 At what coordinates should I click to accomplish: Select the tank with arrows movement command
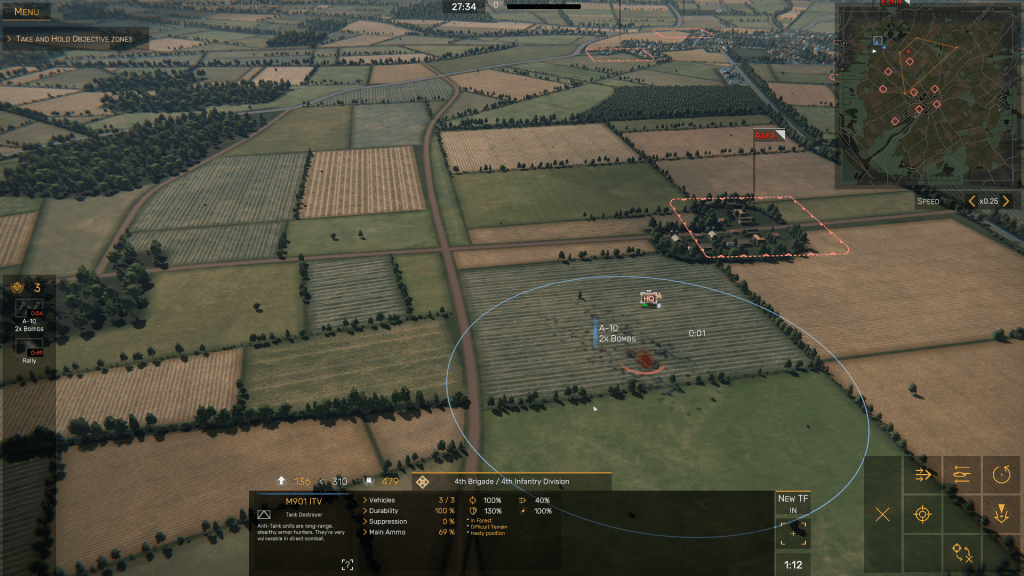962,474
